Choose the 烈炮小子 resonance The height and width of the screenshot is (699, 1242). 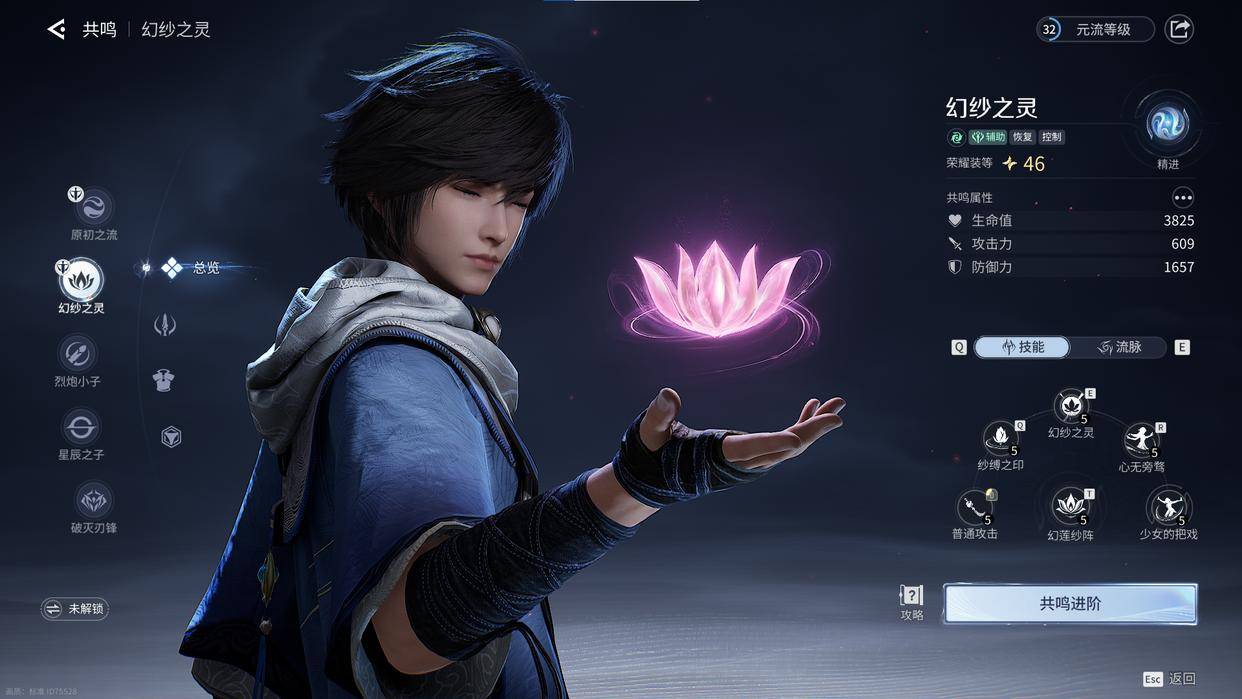point(78,353)
